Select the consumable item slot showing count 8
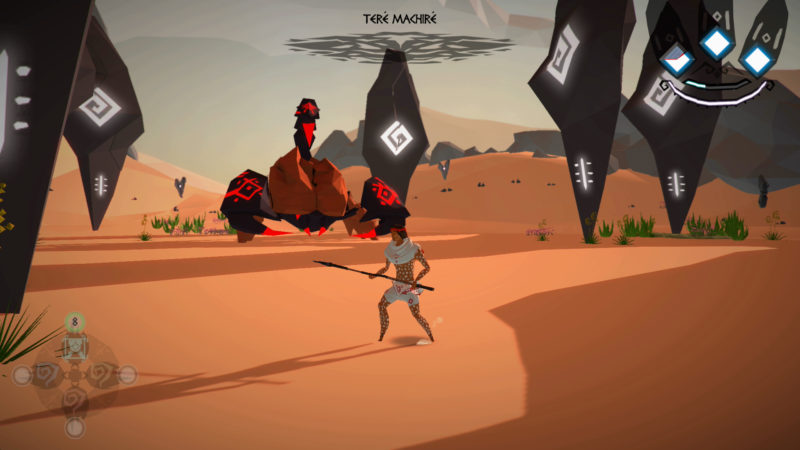Viewport: 800px width, 450px height. point(74,346)
